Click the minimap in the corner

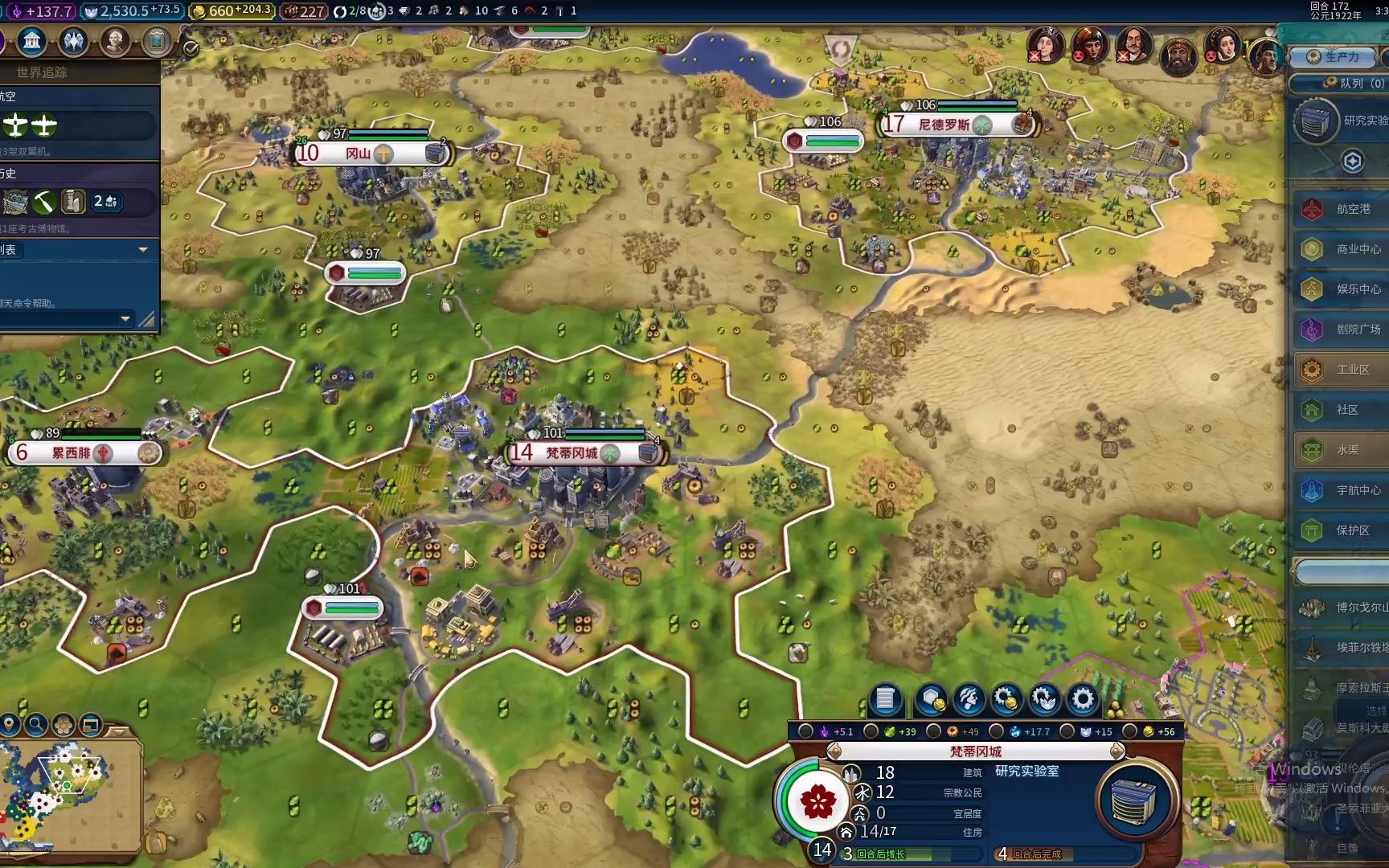[x=68, y=796]
